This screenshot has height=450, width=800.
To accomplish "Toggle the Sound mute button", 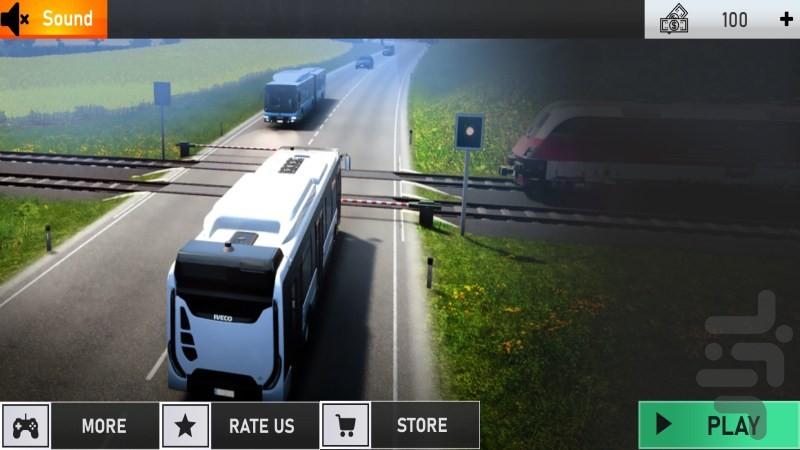I will pyautogui.click(x=52, y=19).
